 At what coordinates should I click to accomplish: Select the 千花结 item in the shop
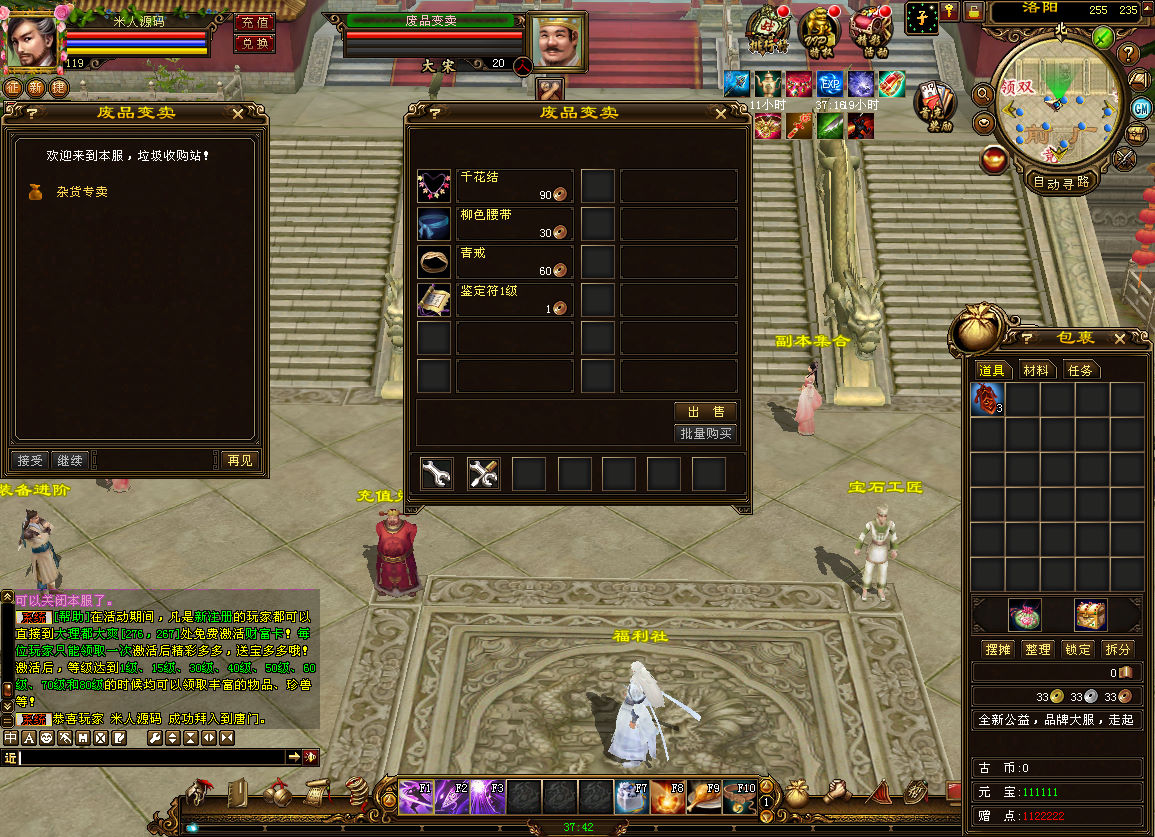pyautogui.click(x=435, y=186)
